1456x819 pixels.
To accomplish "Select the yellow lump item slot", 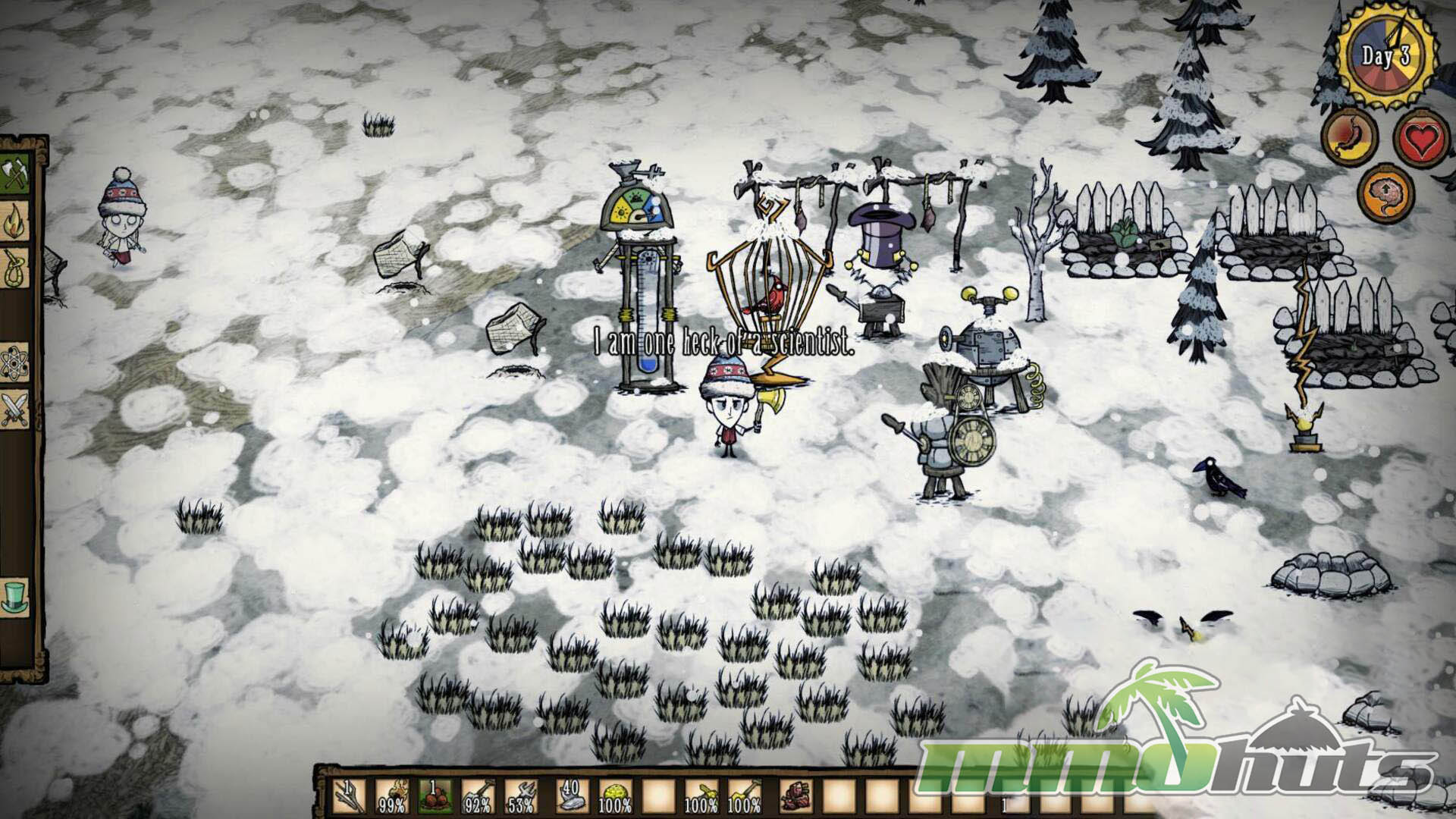I will 614,795.
